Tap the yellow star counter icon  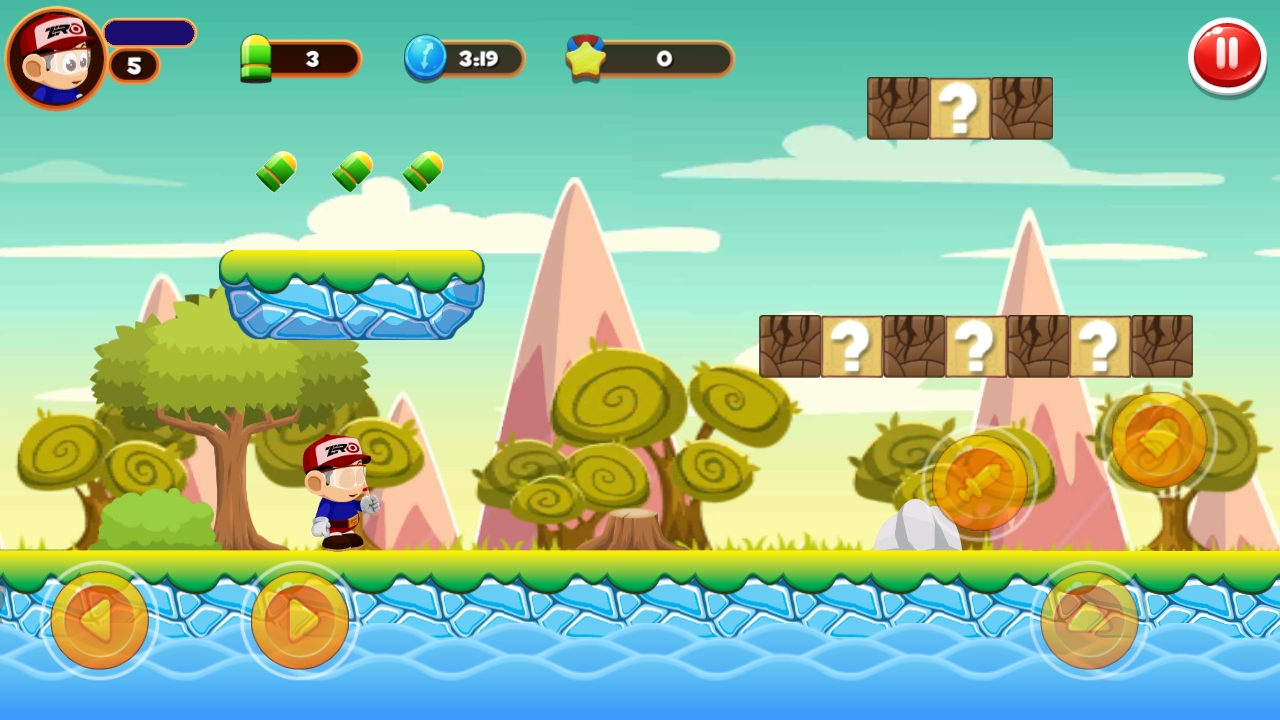point(587,57)
